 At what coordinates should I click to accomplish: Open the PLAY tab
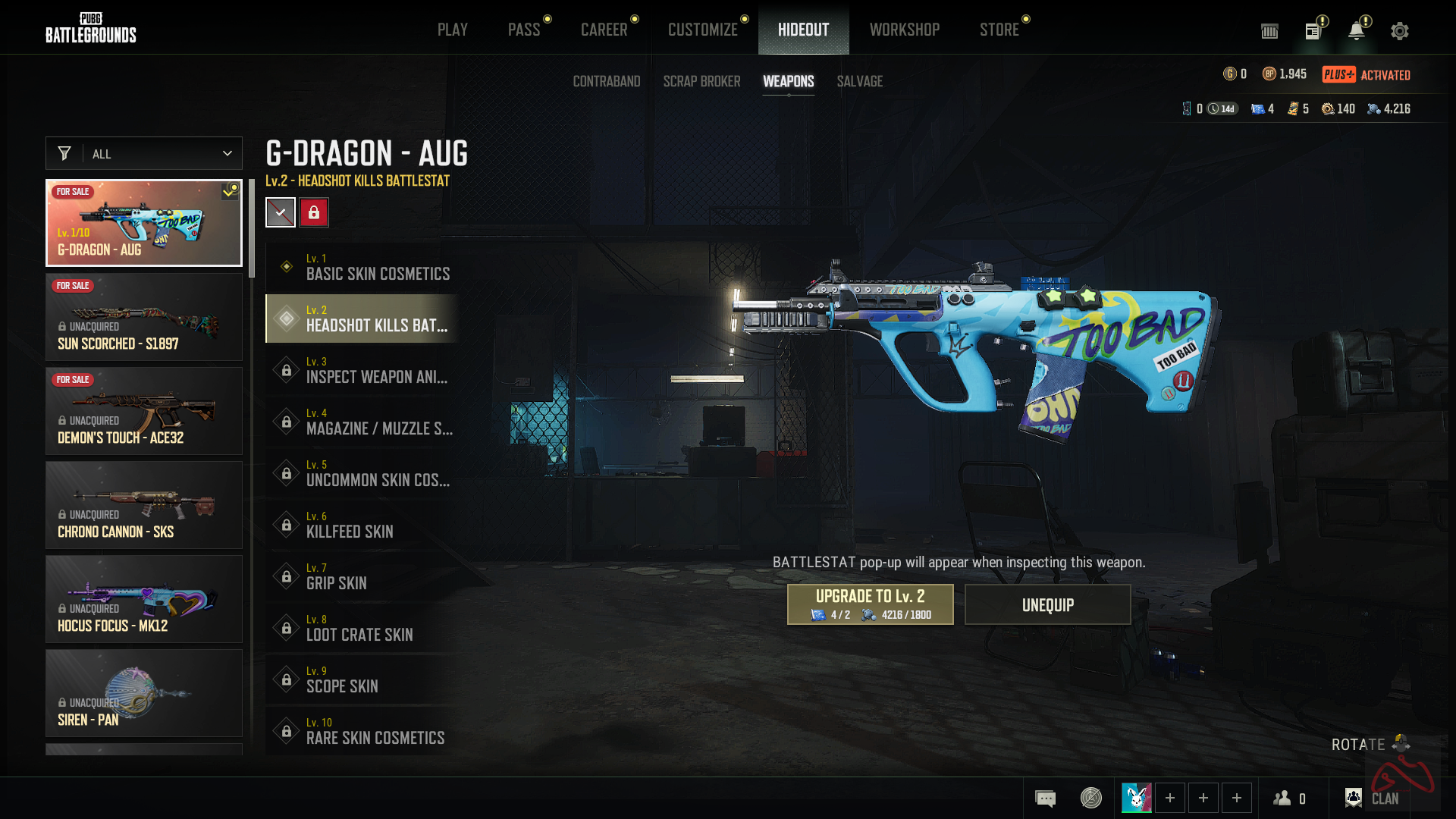(452, 30)
